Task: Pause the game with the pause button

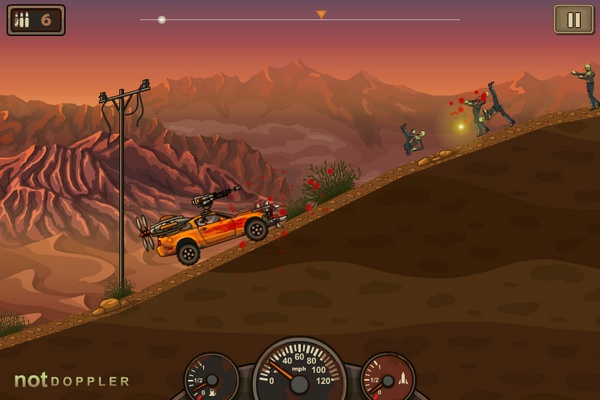Action: [x=573, y=19]
